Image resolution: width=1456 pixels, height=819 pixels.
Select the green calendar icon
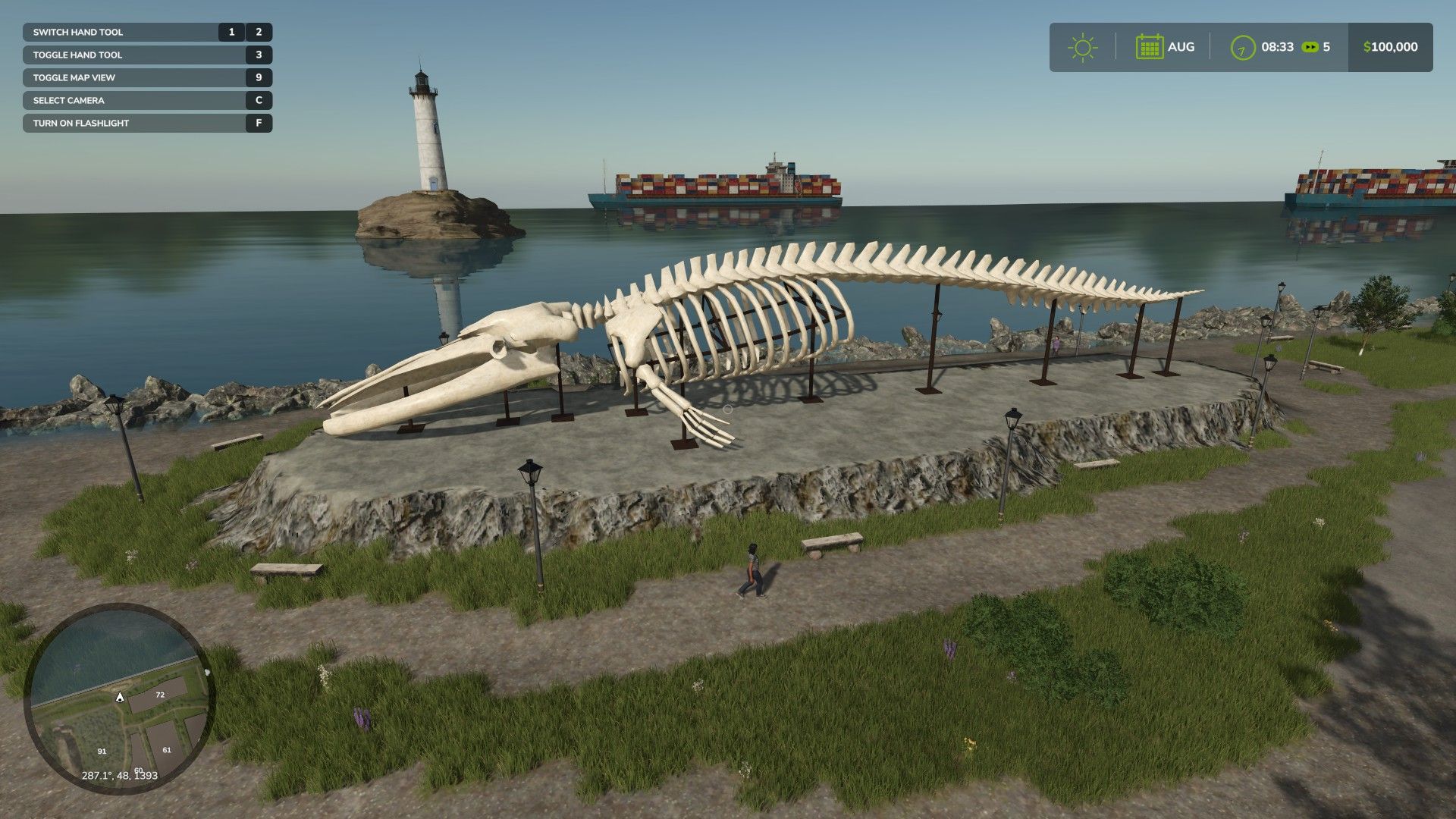click(x=1150, y=47)
